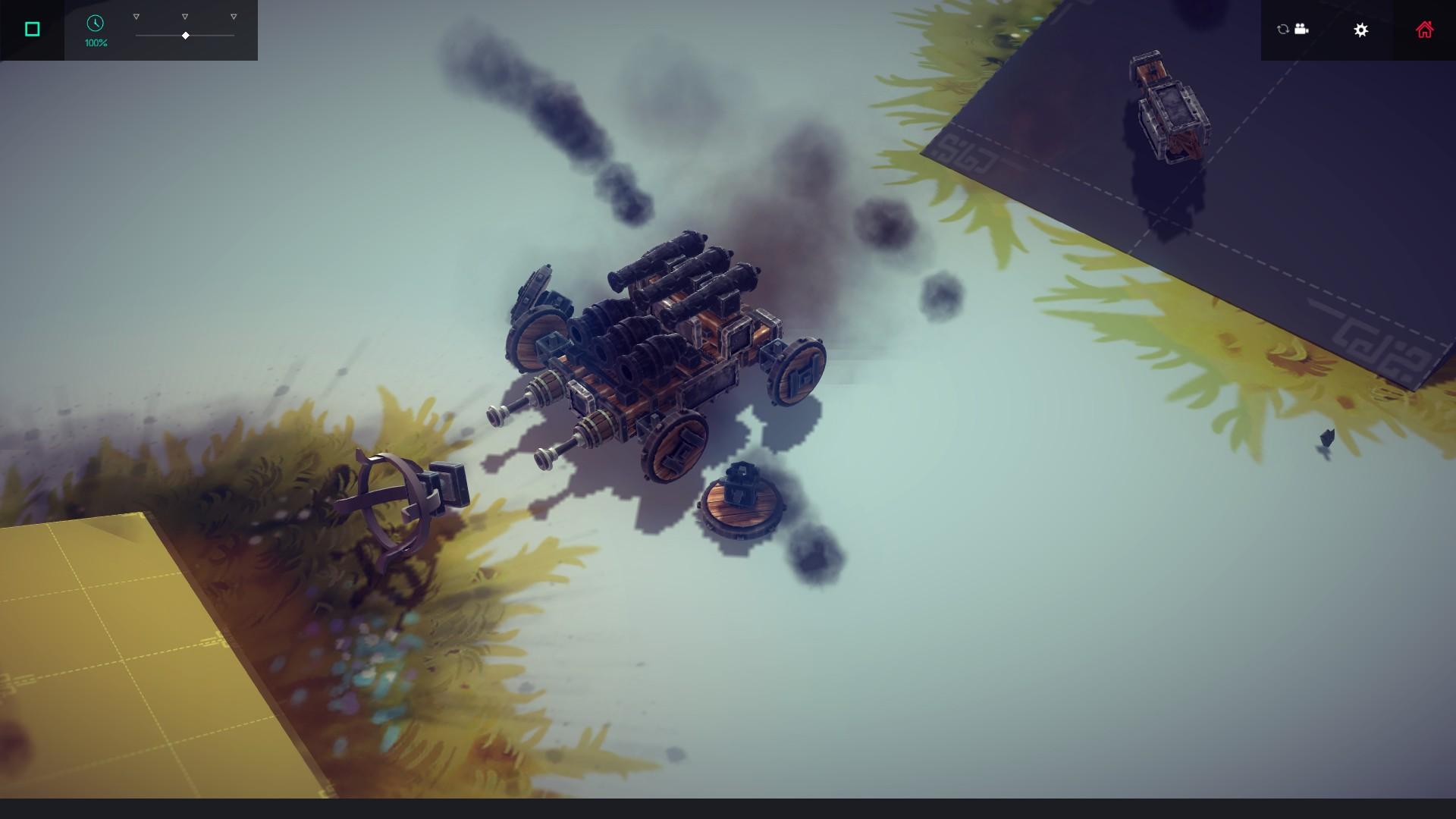Click the circular arrows restart icon
Image resolution: width=1456 pixels, height=819 pixels.
tap(1282, 29)
